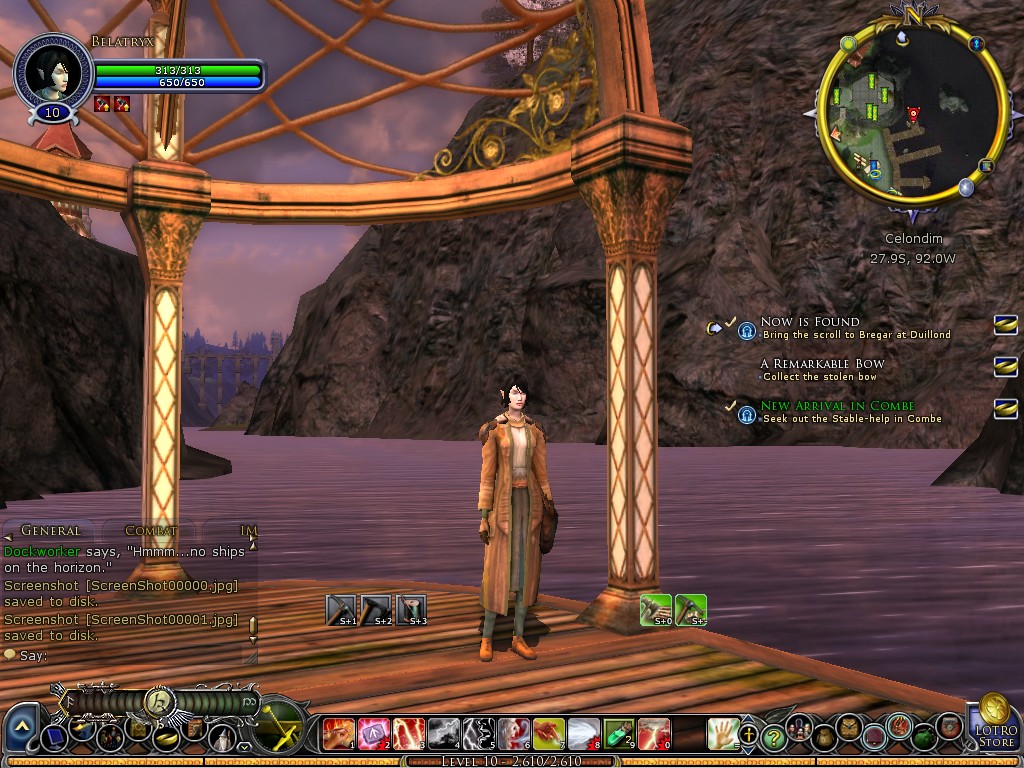
Task: Click the Belatryx character portrait
Action: 52,72
